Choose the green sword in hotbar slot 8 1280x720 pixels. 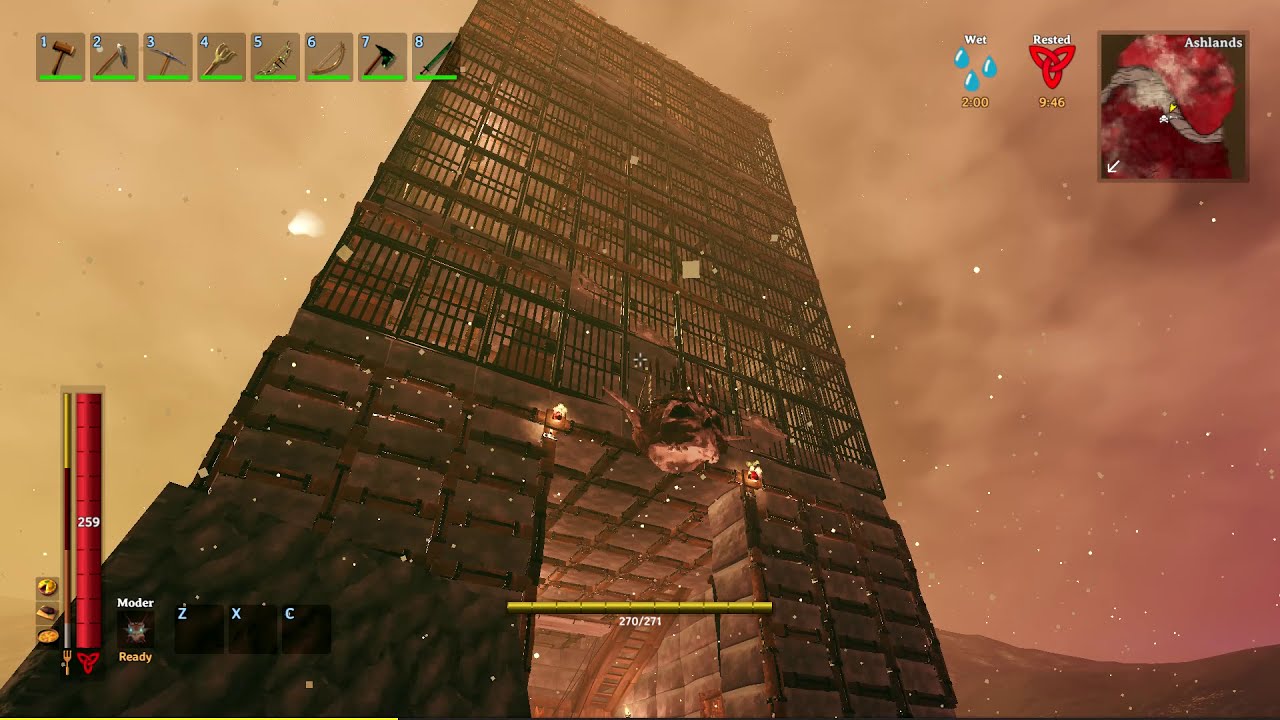[x=435, y=57]
